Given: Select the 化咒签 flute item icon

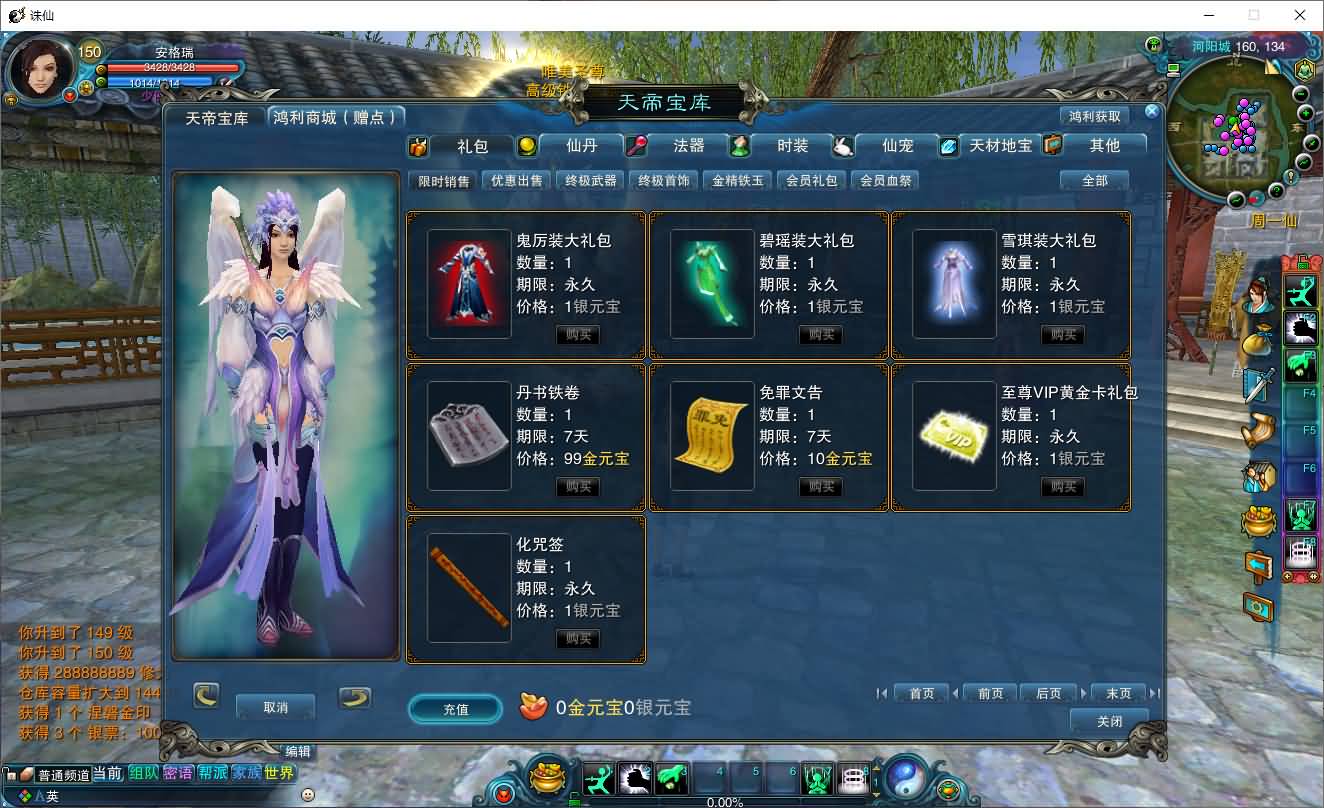Looking at the screenshot, I should click(469, 588).
